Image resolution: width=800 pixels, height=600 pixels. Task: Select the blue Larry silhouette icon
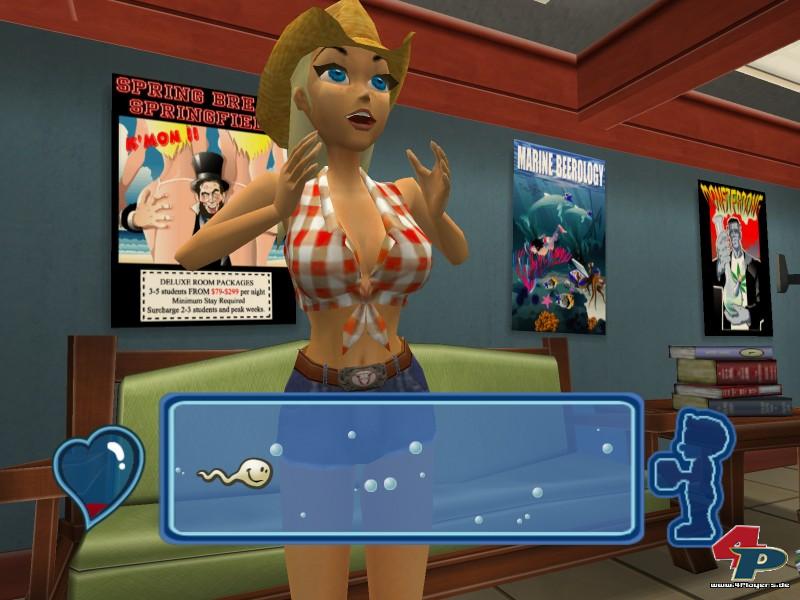pyautogui.click(x=692, y=466)
